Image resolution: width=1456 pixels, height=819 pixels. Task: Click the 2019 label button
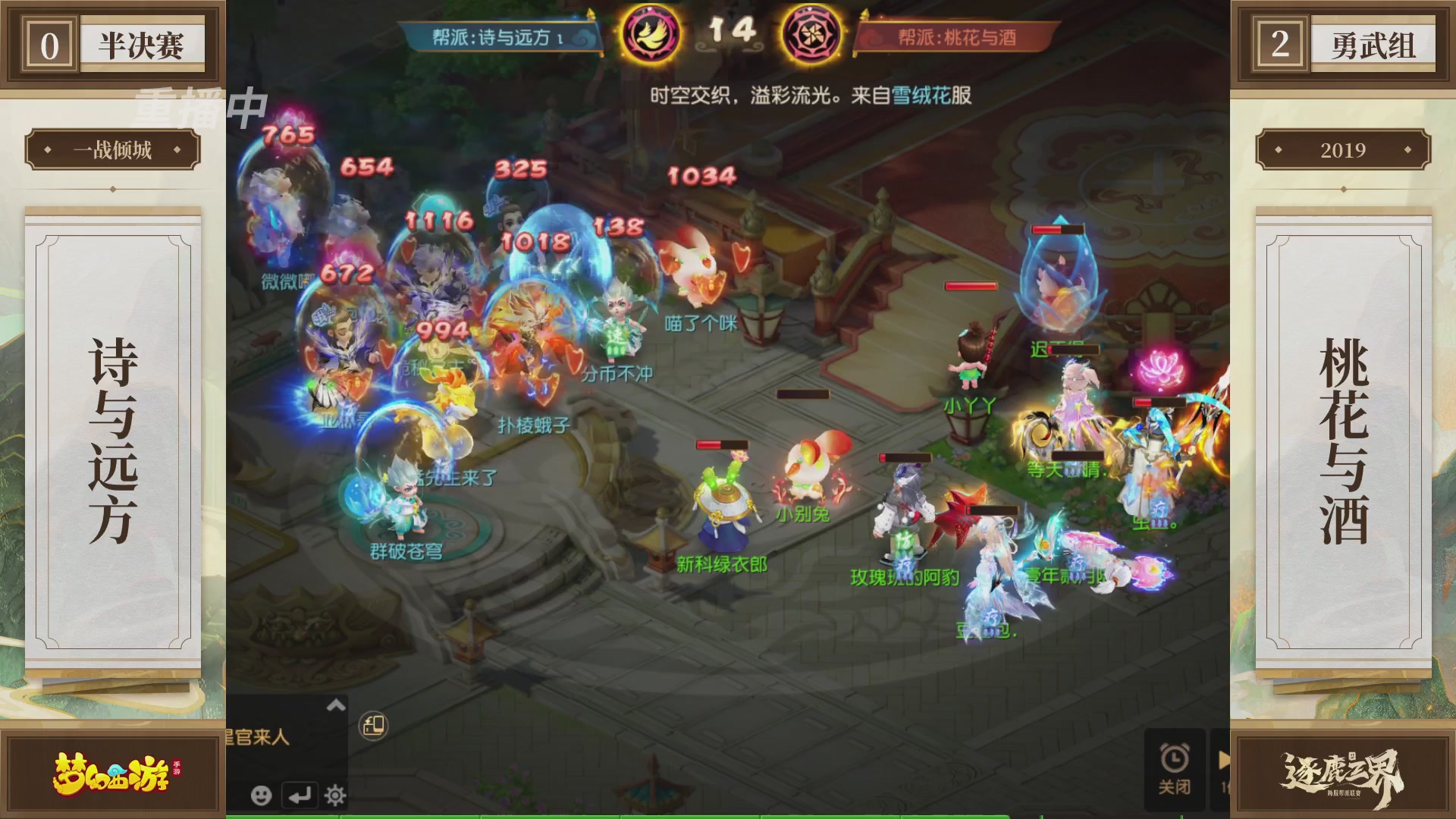[x=1344, y=149]
